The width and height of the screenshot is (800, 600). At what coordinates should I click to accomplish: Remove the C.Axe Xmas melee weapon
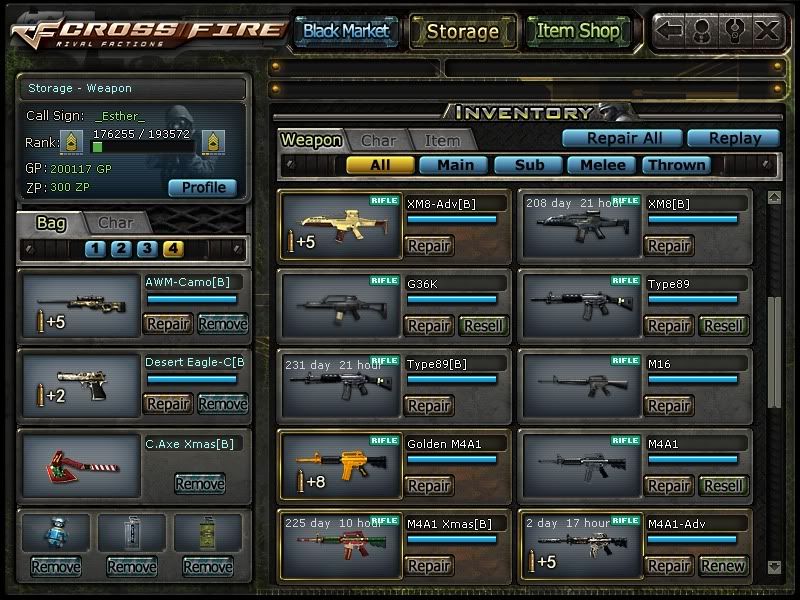coord(200,484)
